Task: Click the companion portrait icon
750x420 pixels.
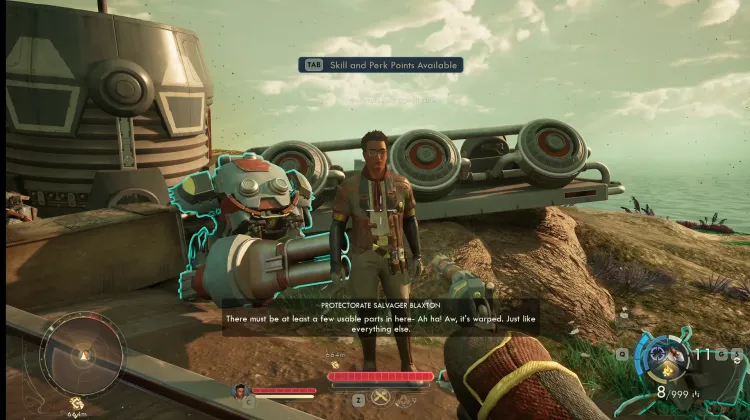Action: click(x=240, y=391)
